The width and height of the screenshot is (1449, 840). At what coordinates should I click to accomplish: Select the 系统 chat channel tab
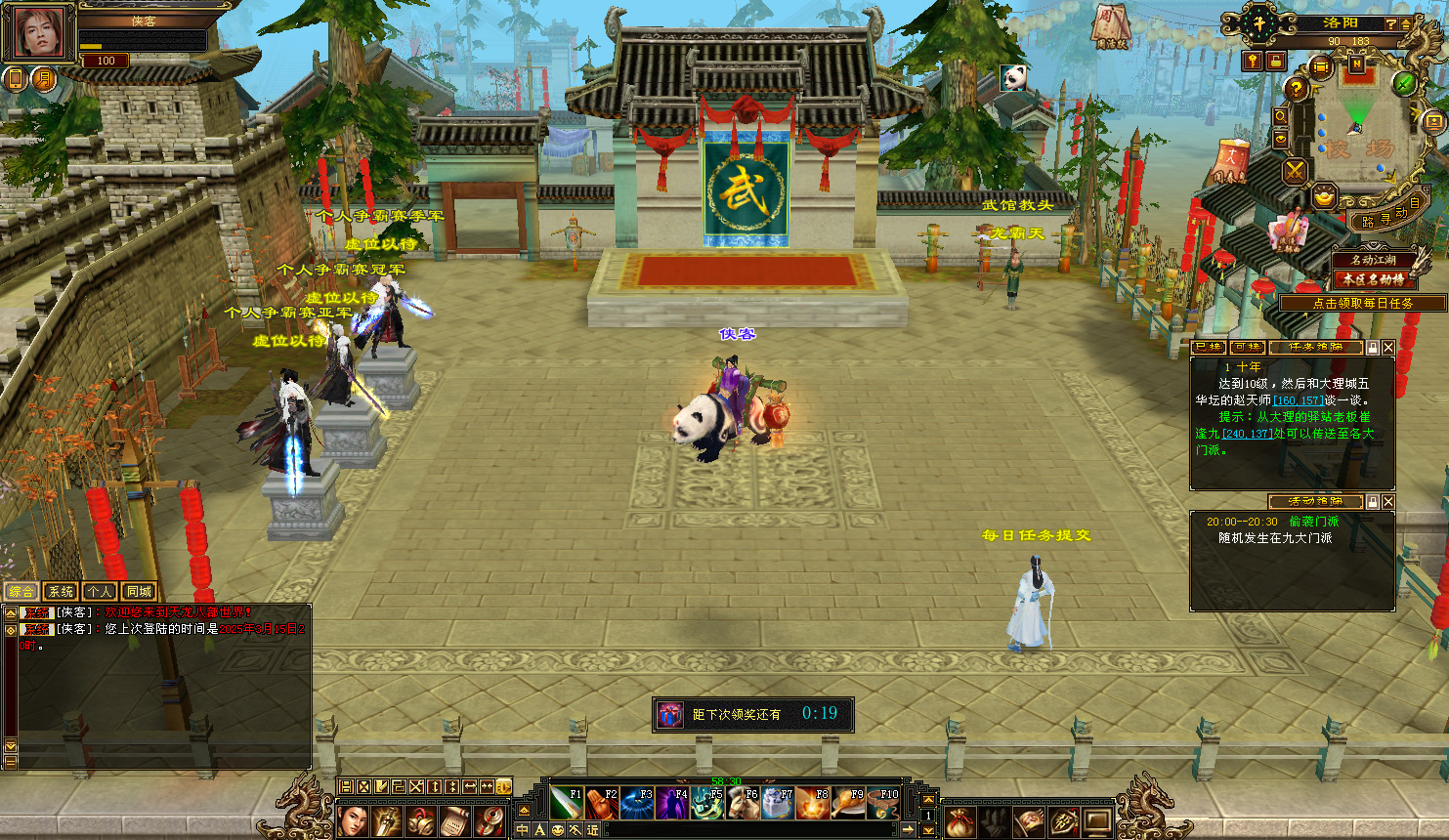[x=61, y=592]
